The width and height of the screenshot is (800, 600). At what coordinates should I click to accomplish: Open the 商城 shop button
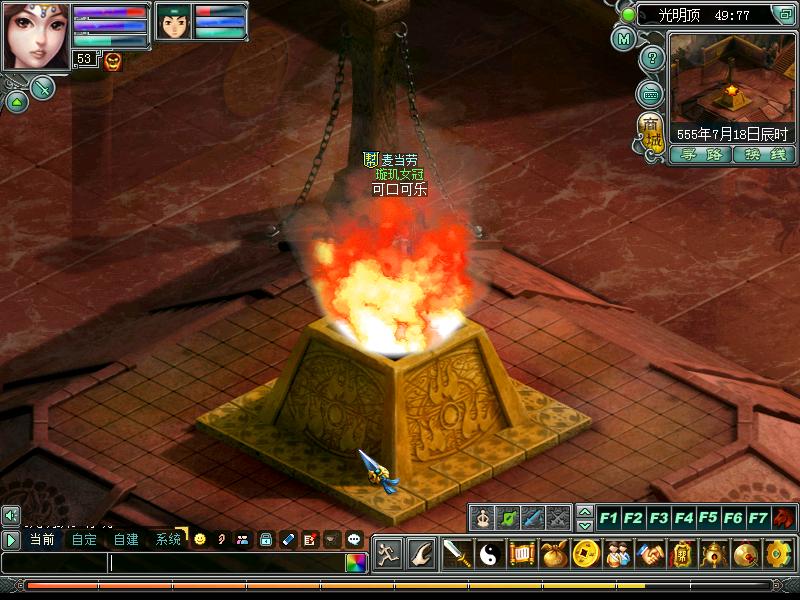pyautogui.click(x=651, y=130)
